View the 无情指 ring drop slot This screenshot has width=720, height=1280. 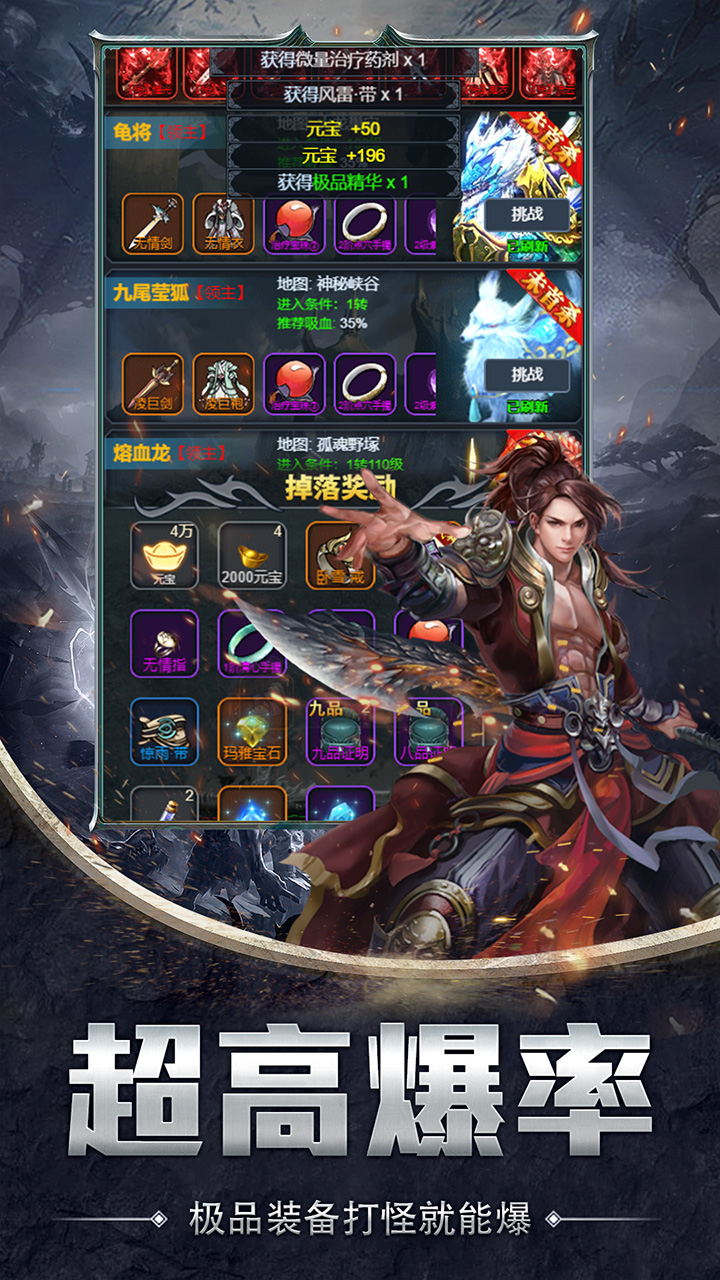point(165,643)
